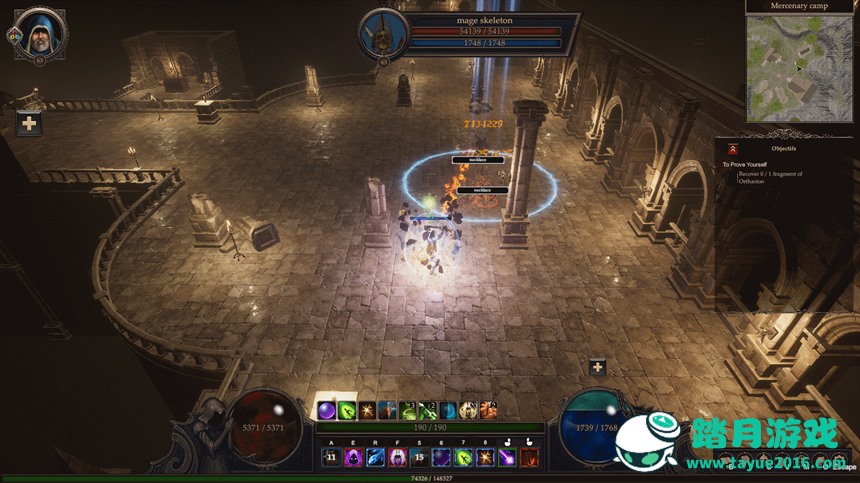
Task: Activate the skill in the A hotbar slot
Action: pos(331,457)
